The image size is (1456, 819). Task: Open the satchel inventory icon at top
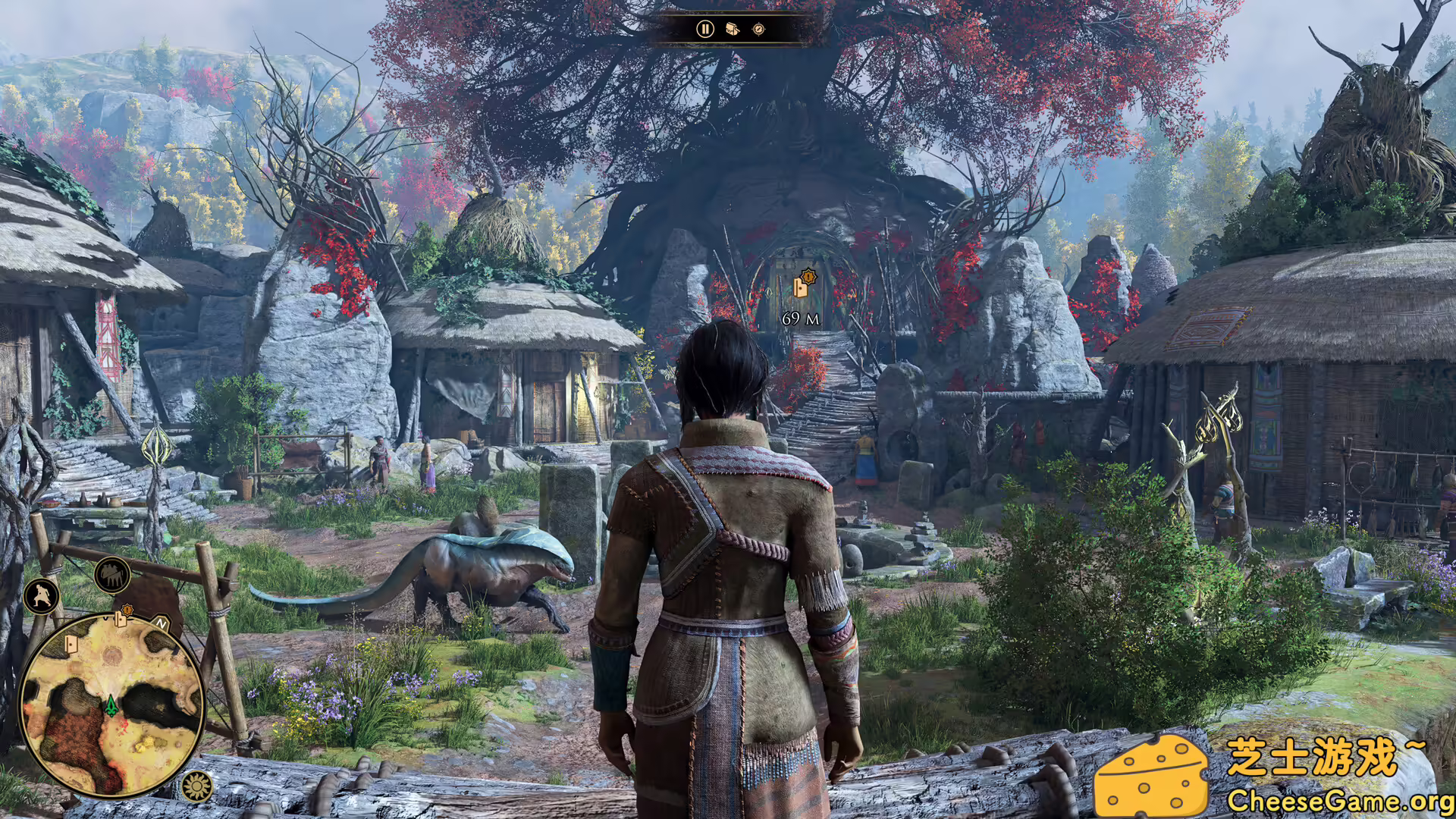coord(731,30)
